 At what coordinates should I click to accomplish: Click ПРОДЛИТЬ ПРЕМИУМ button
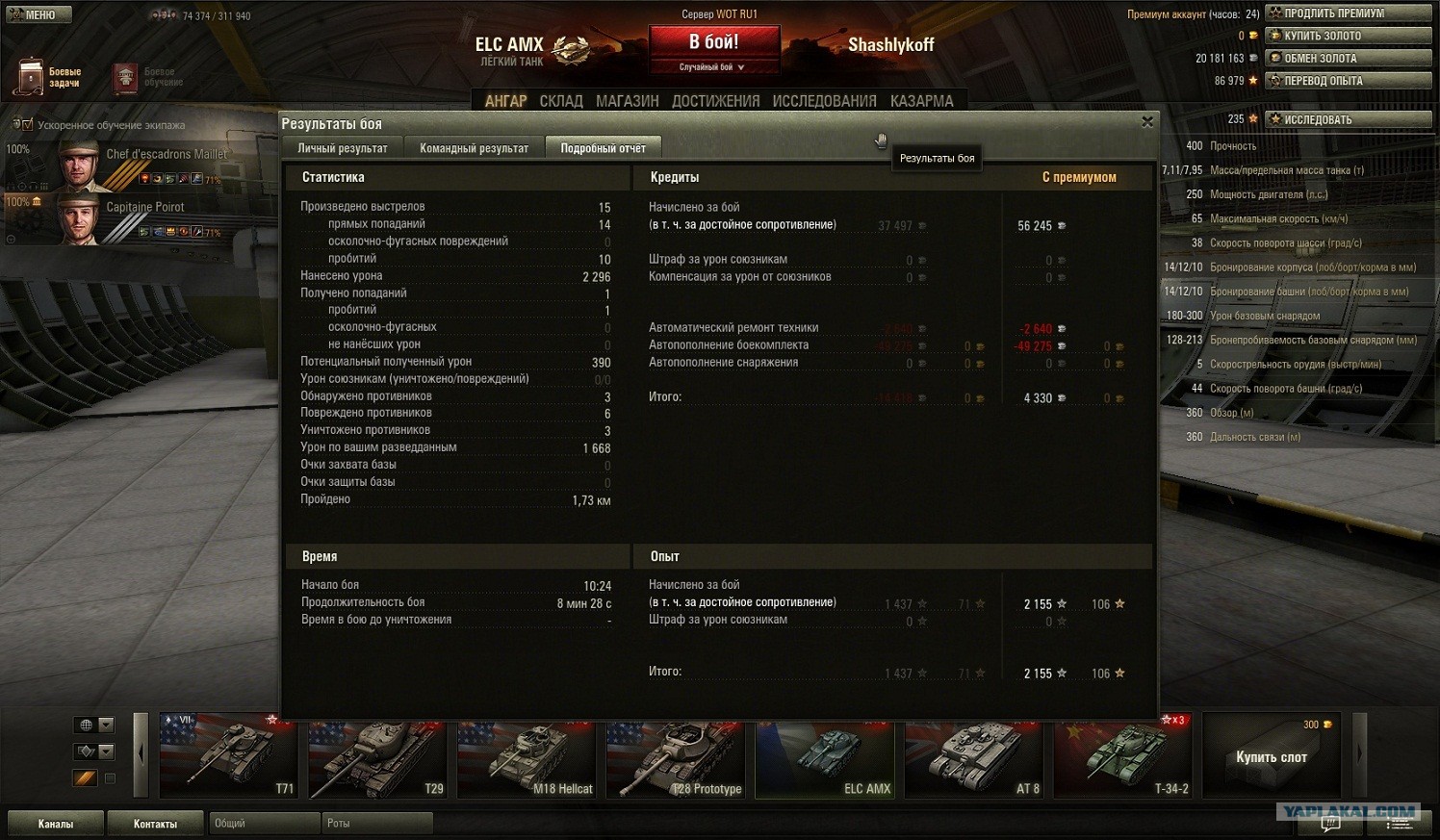1348,13
